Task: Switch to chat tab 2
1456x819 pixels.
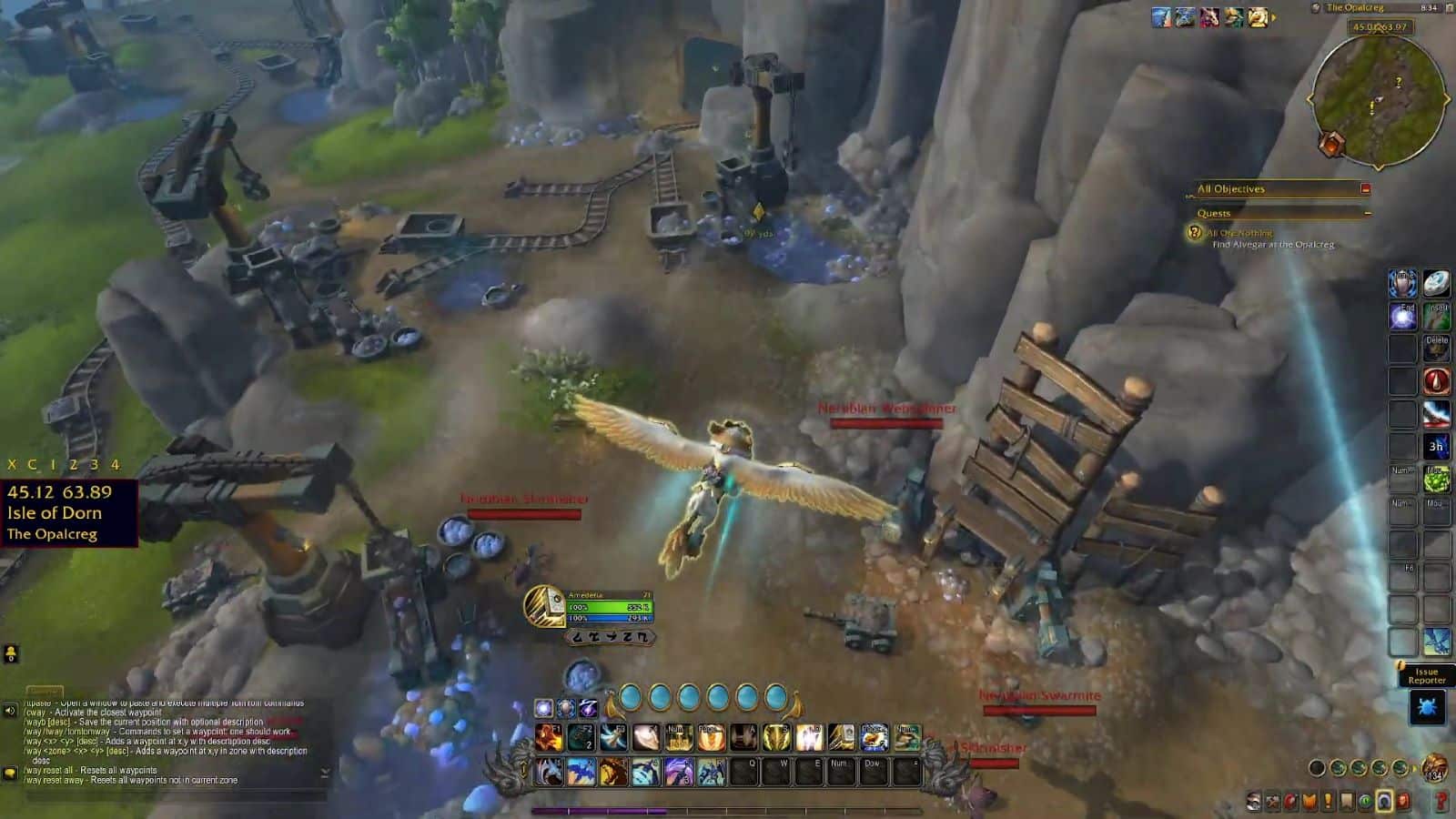Action: (x=75, y=465)
